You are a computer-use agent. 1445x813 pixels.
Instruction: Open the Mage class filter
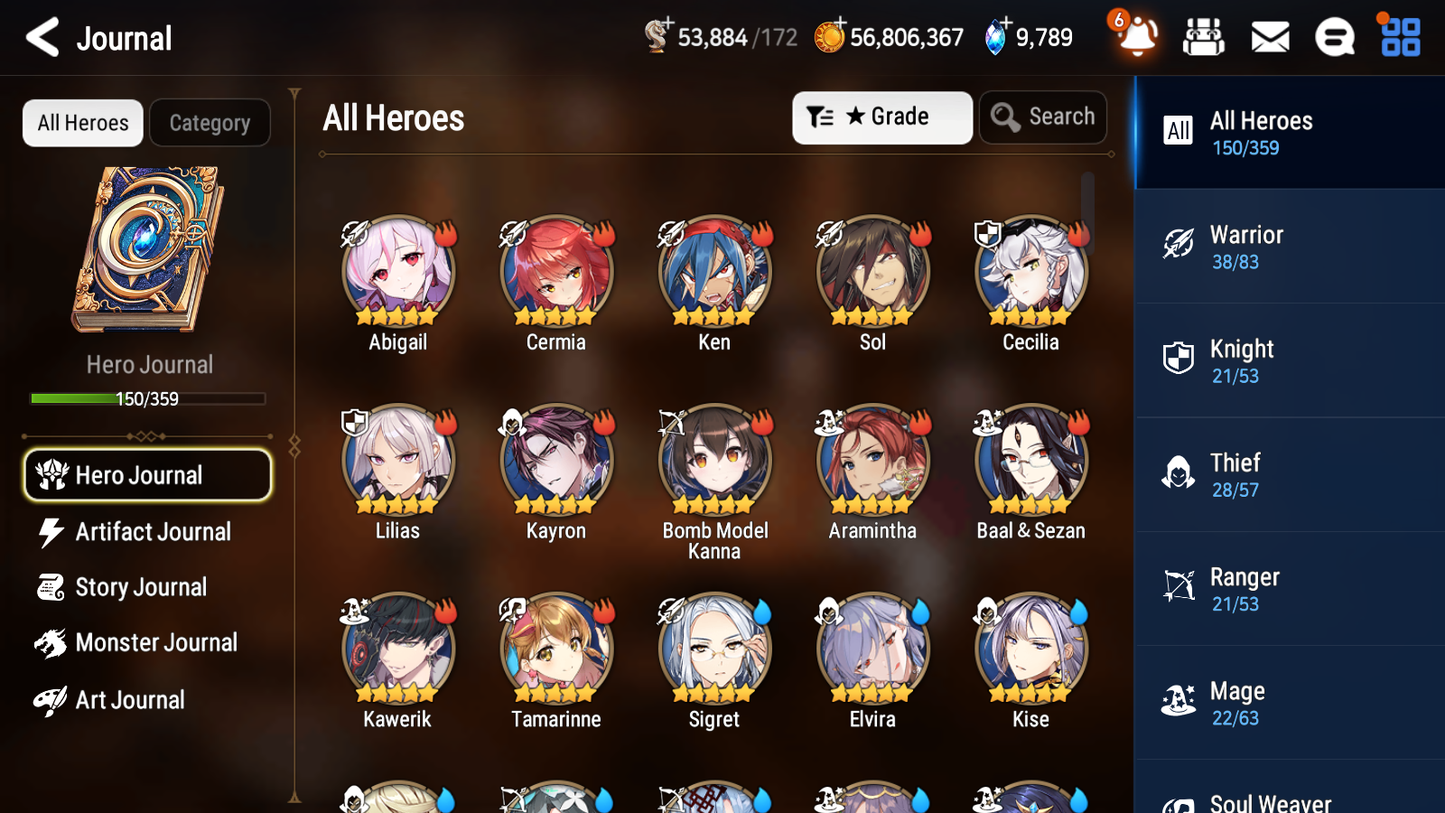[x=1289, y=702]
